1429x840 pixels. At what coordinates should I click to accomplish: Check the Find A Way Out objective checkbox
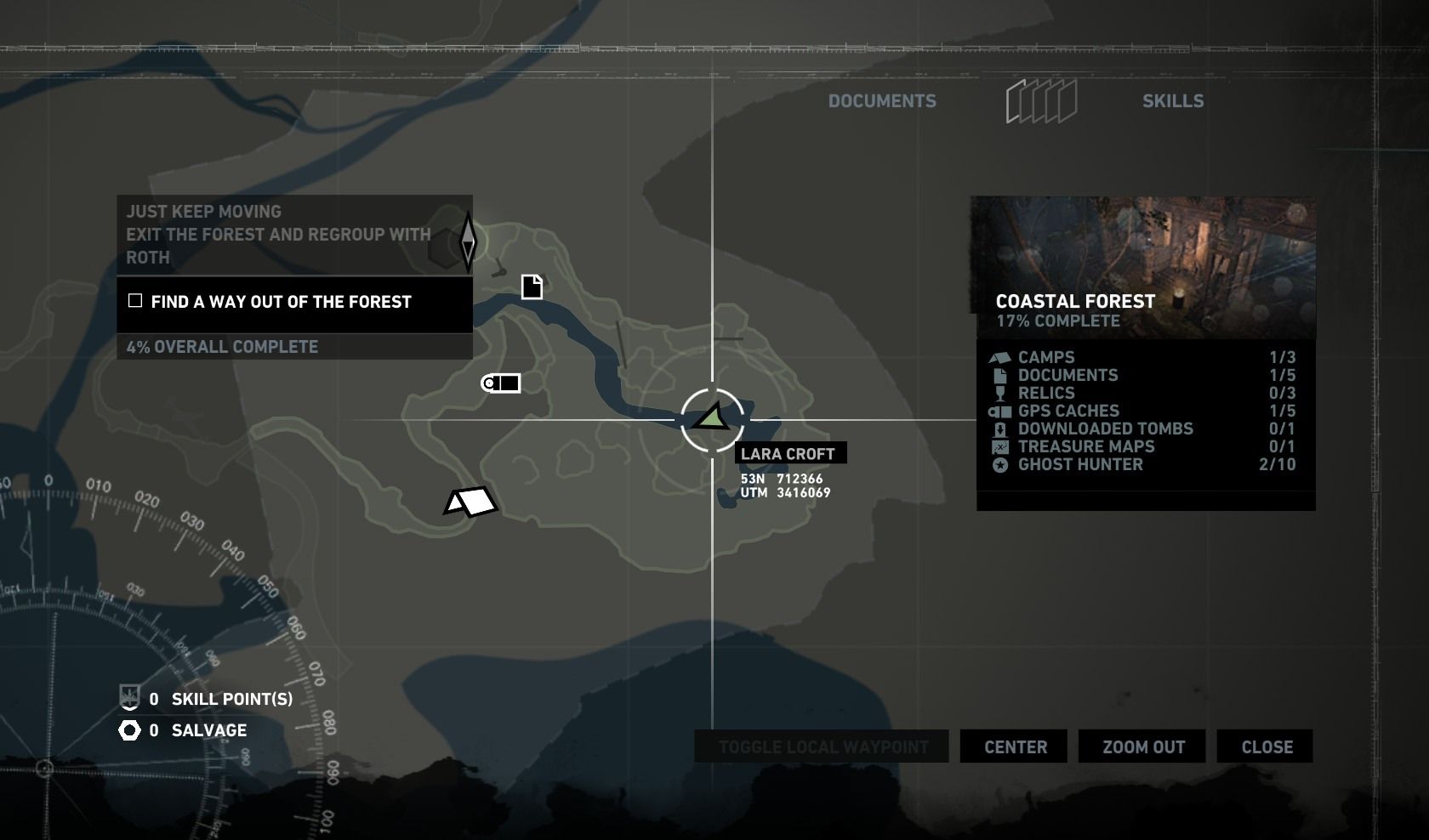pyautogui.click(x=135, y=299)
